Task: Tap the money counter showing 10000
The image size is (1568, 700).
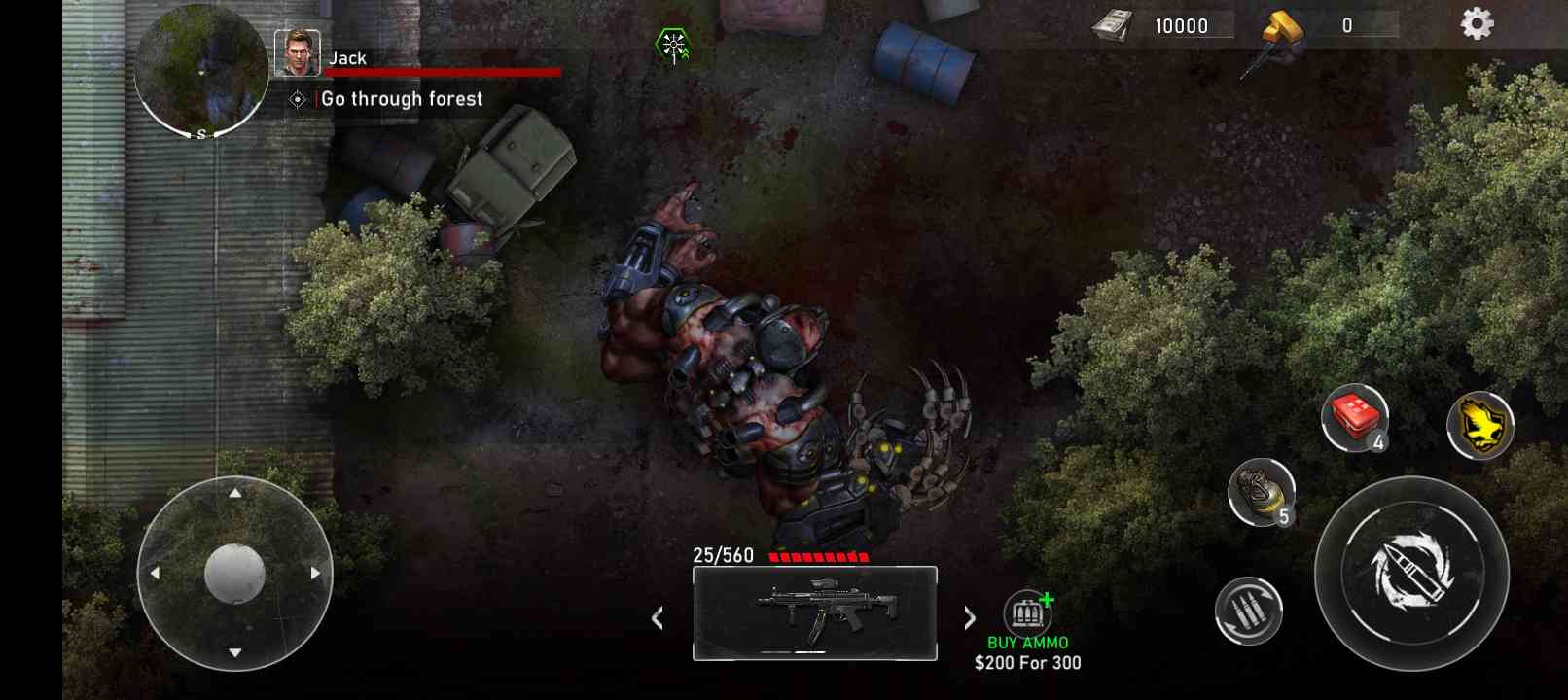Action: 1181,26
